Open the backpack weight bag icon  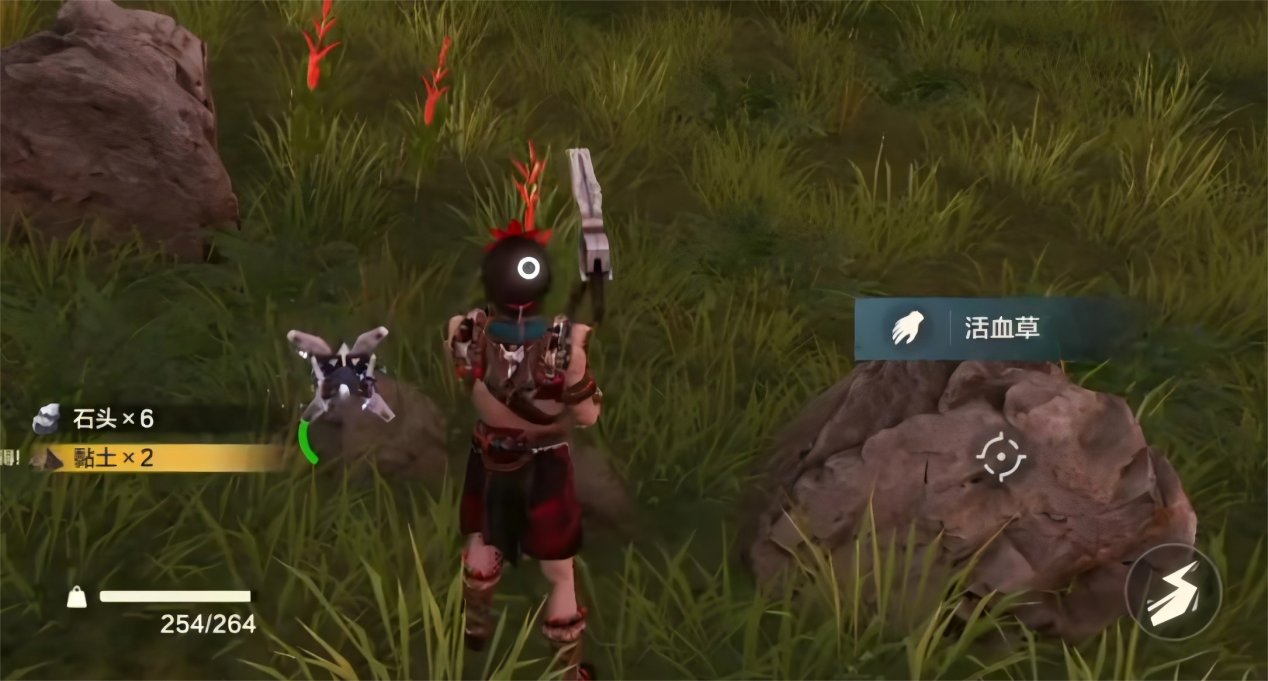pos(77,597)
